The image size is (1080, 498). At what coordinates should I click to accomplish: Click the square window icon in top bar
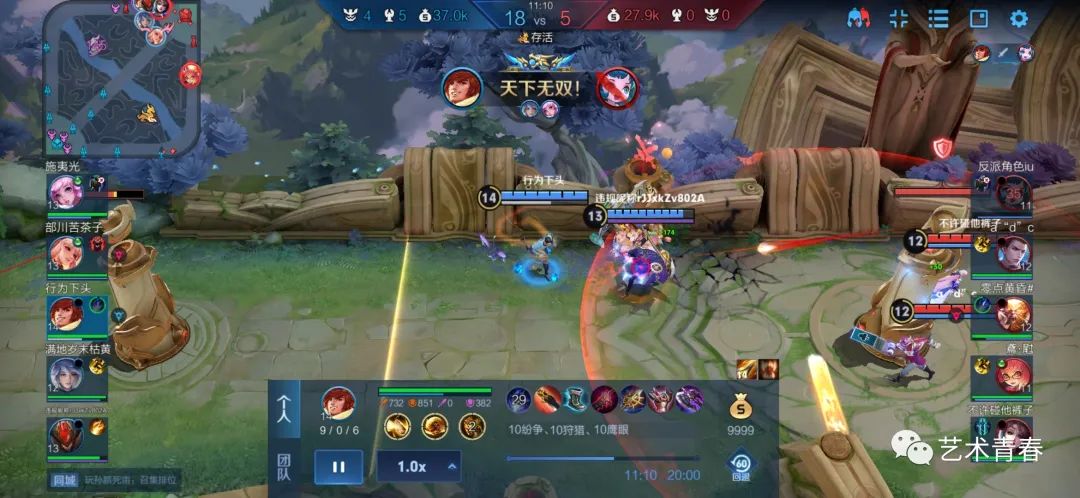(x=978, y=18)
